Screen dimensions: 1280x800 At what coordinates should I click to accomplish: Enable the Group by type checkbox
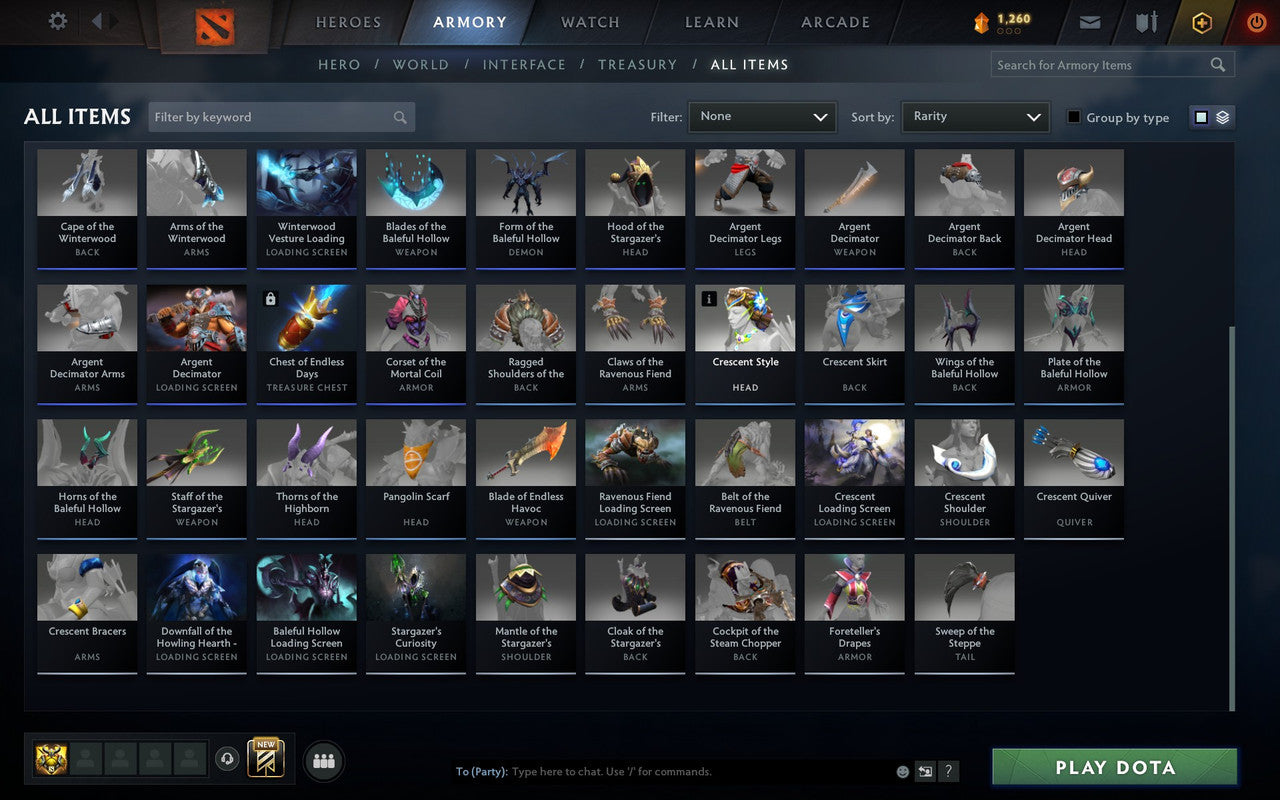(1073, 117)
